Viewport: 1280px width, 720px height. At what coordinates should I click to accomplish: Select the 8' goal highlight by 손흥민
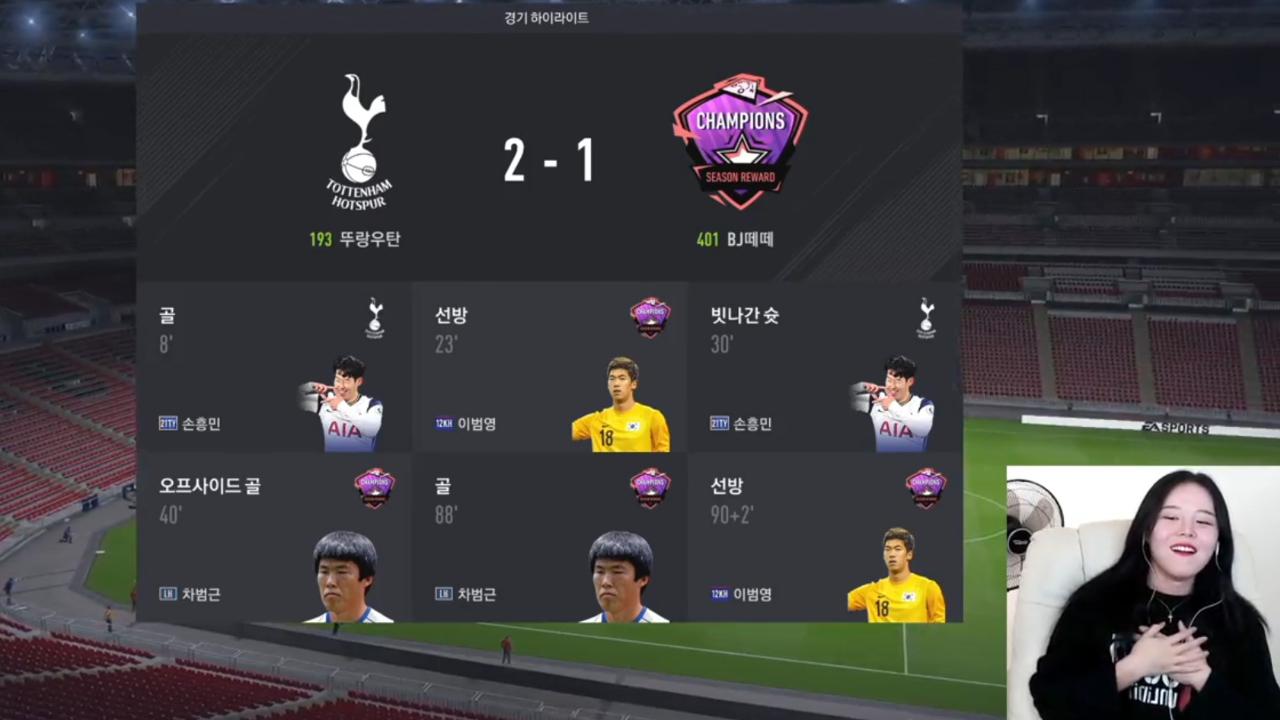[x=273, y=367]
